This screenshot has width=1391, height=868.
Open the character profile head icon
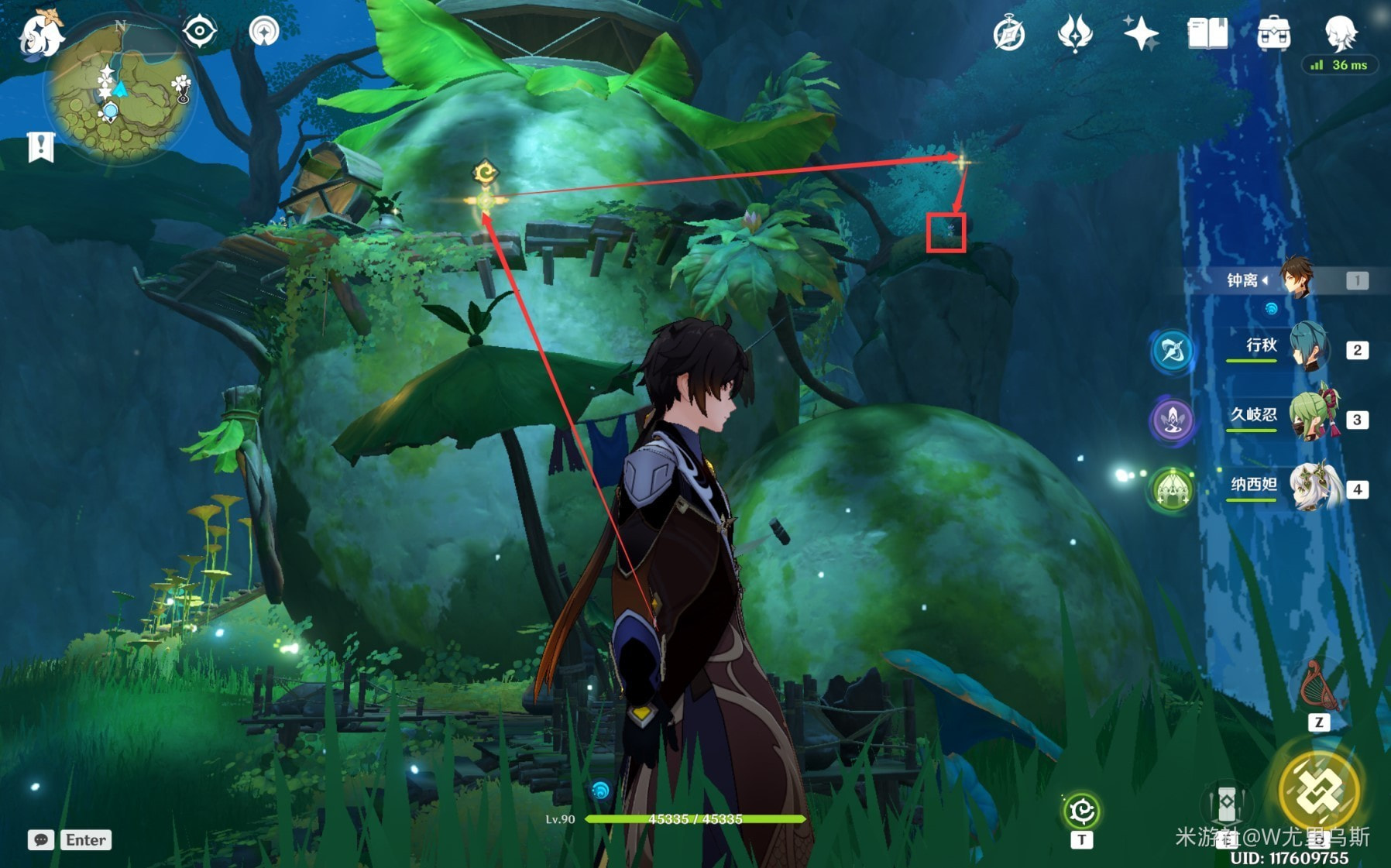click(x=1340, y=33)
